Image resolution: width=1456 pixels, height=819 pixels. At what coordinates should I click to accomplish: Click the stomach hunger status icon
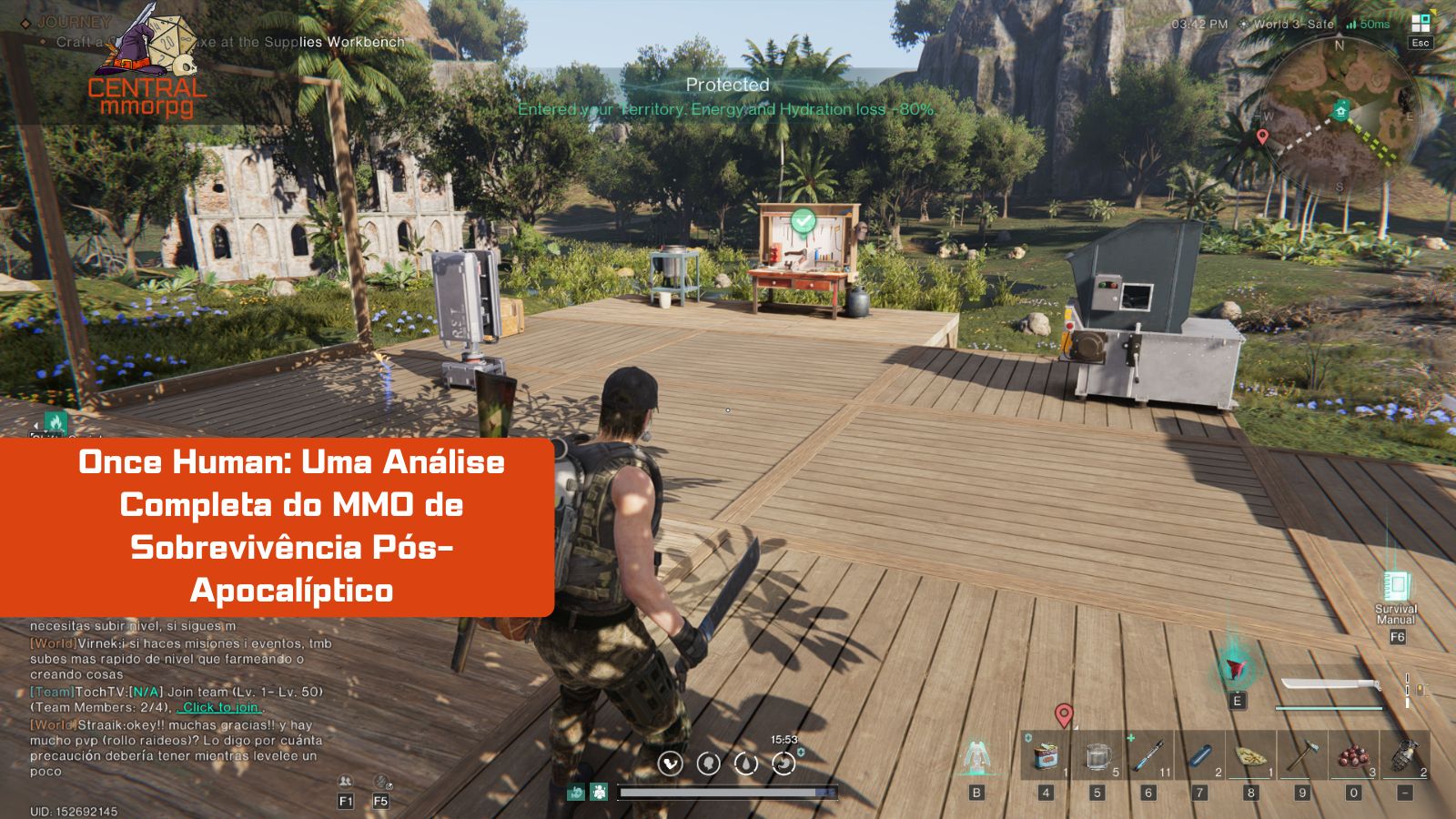point(784,763)
